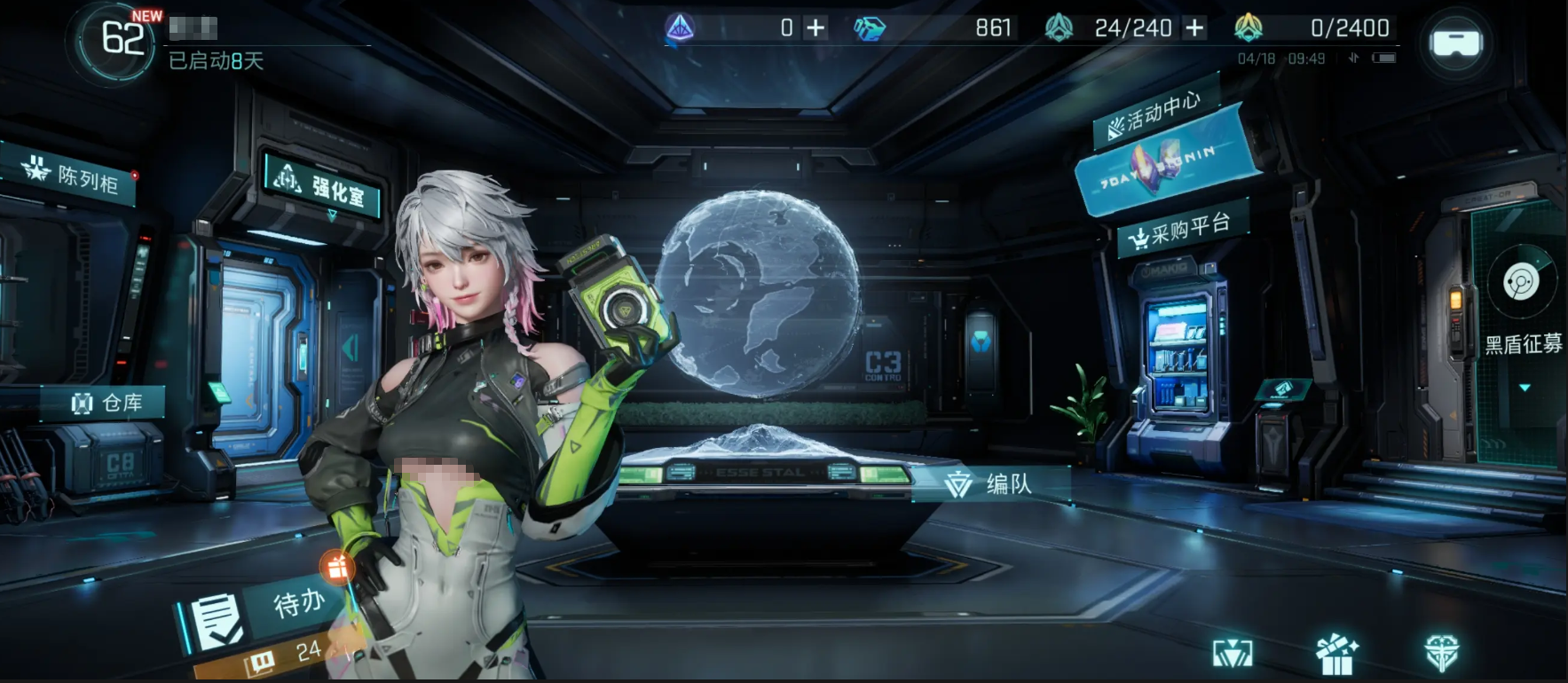The height and width of the screenshot is (683, 1568).
Task: Add purple prism currency with plus button
Action: click(x=816, y=28)
